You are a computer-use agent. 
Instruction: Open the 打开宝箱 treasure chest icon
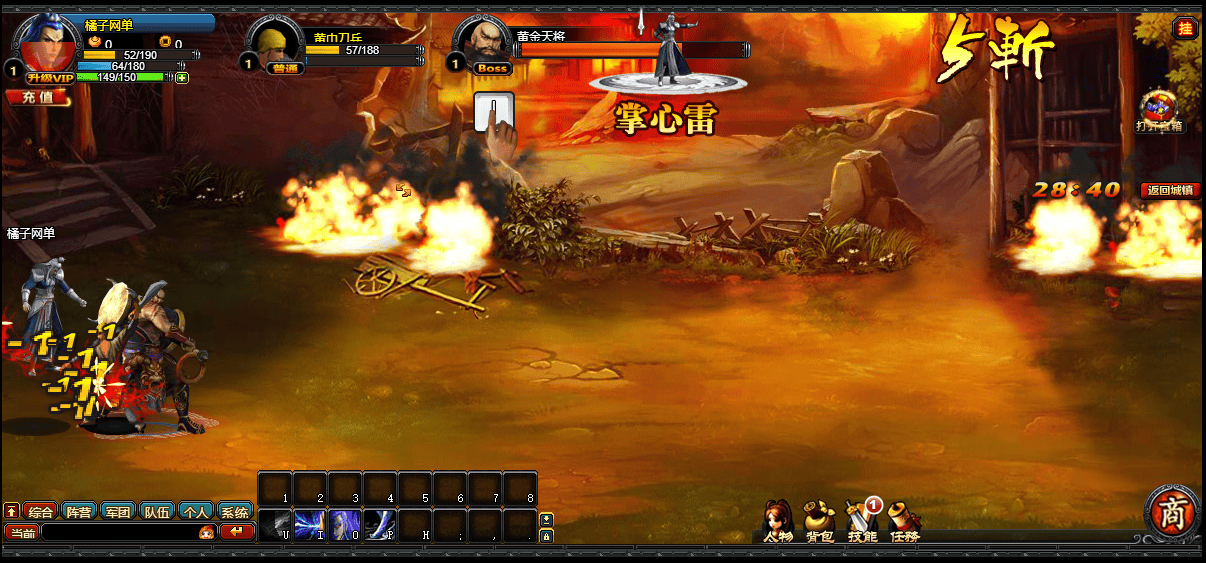1160,110
